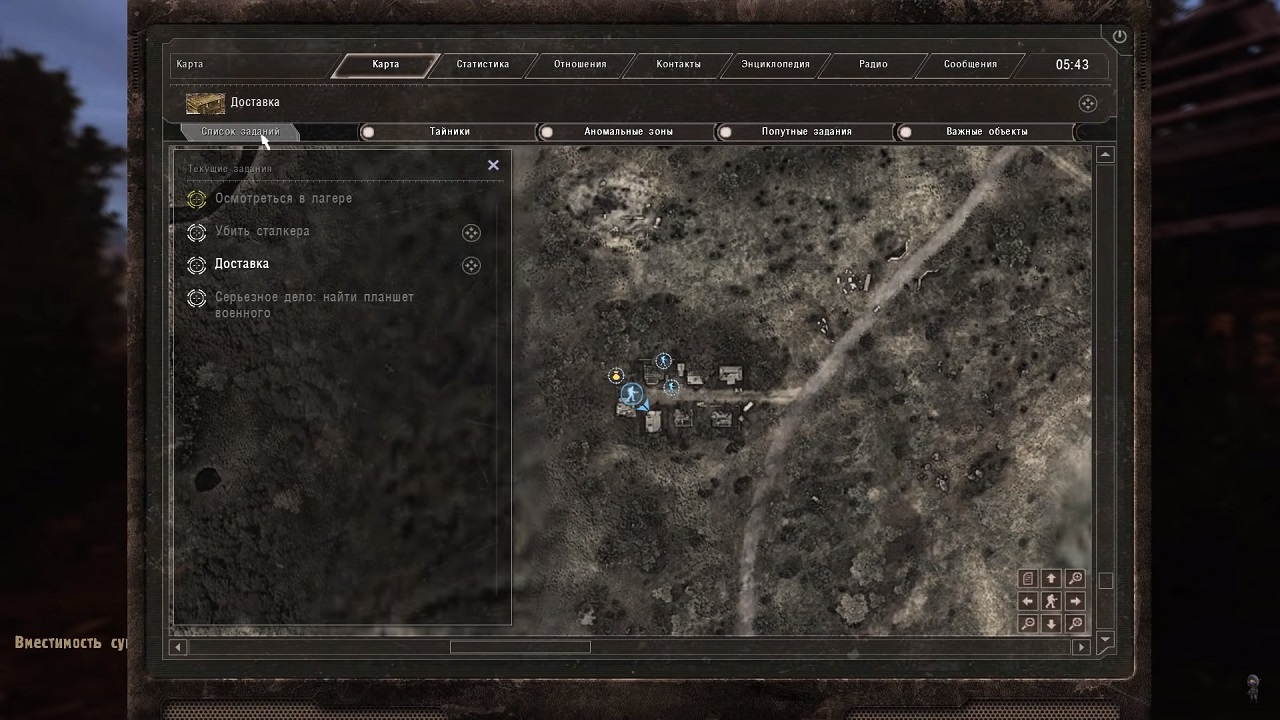Switch to the Радио tab
1280x720 pixels.
(x=873, y=64)
